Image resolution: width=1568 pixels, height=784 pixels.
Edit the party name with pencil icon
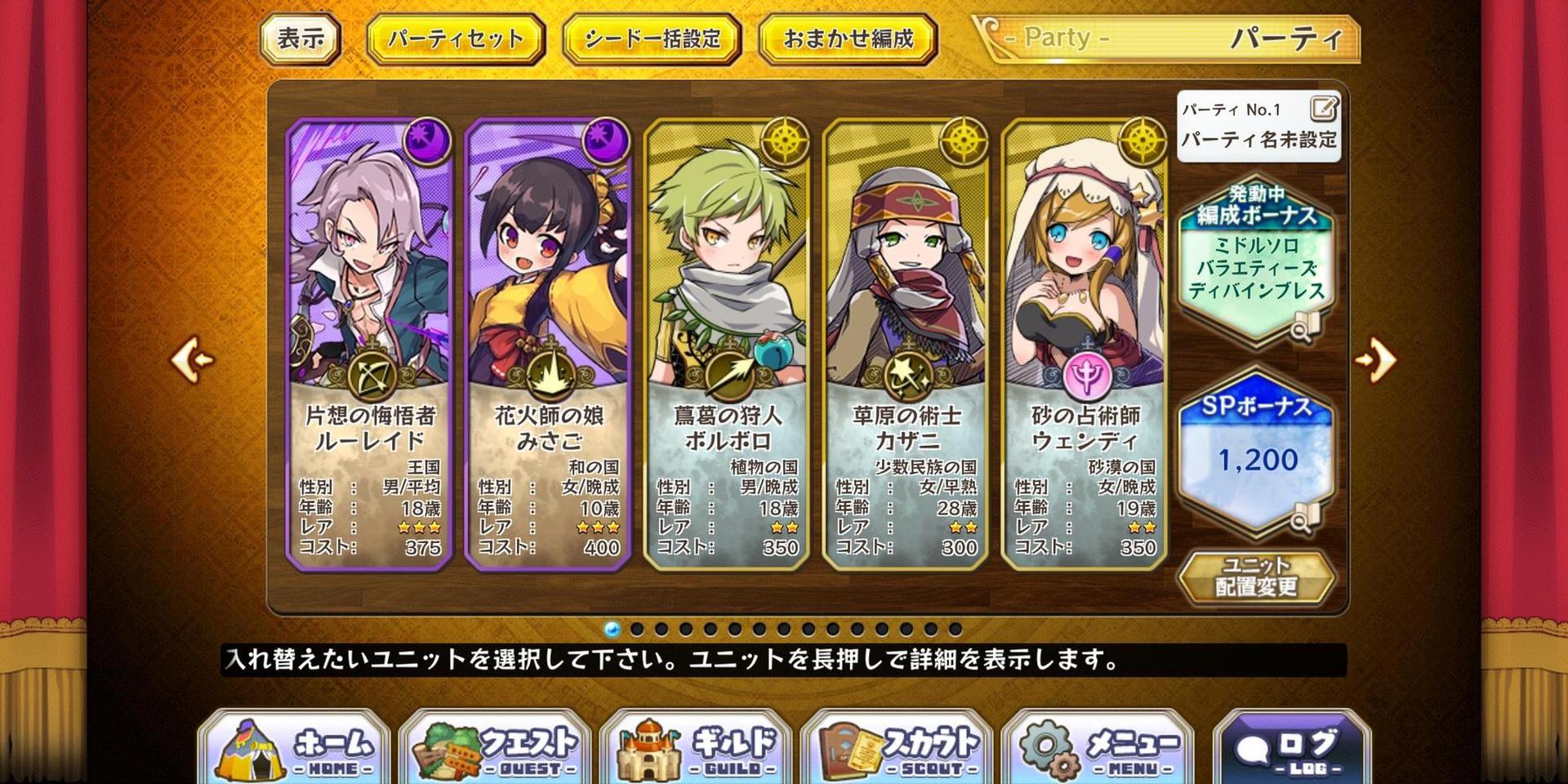tap(1323, 109)
